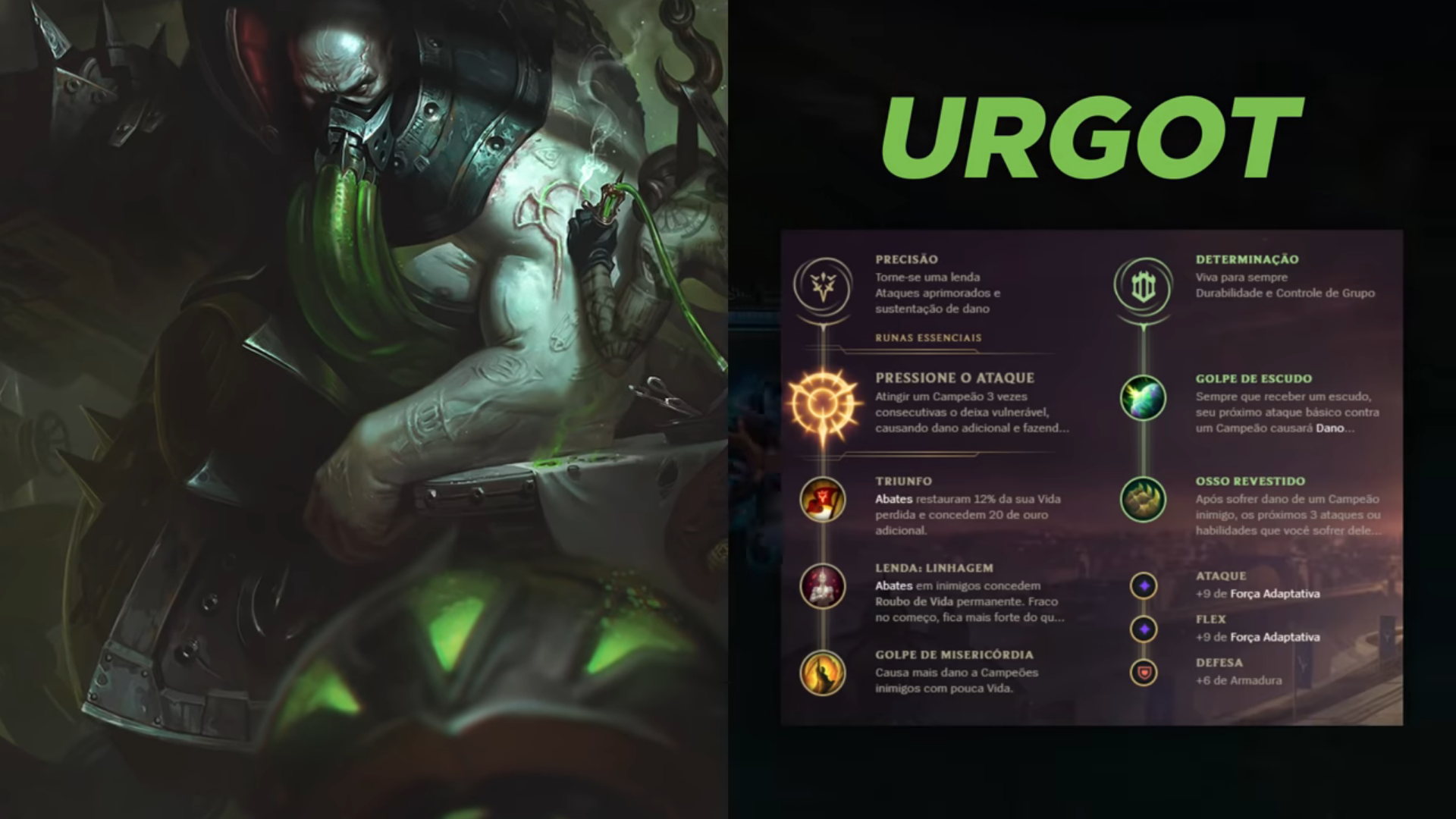Click the Flex adaptive force shard icon

tap(1143, 630)
